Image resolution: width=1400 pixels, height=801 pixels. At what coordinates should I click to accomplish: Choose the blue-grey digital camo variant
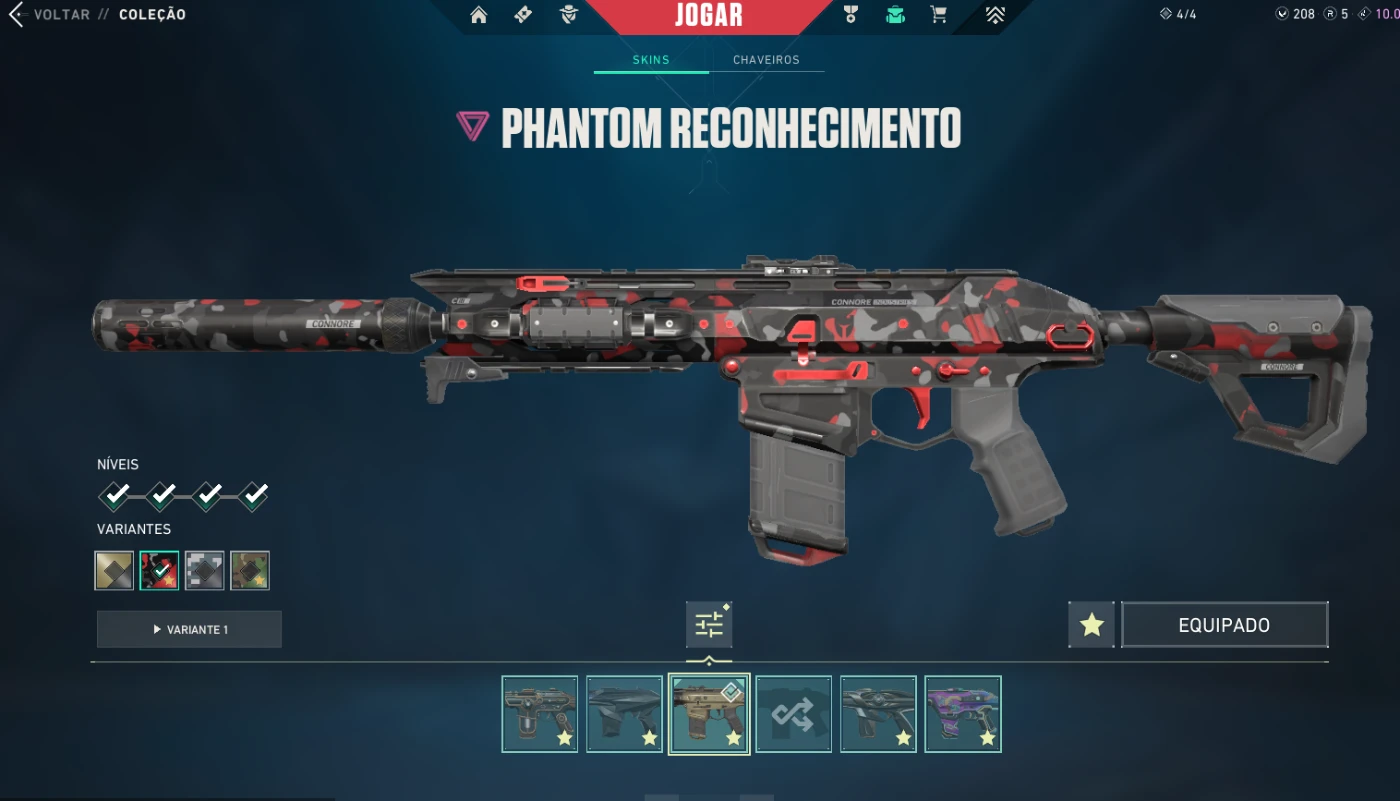coord(204,570)
